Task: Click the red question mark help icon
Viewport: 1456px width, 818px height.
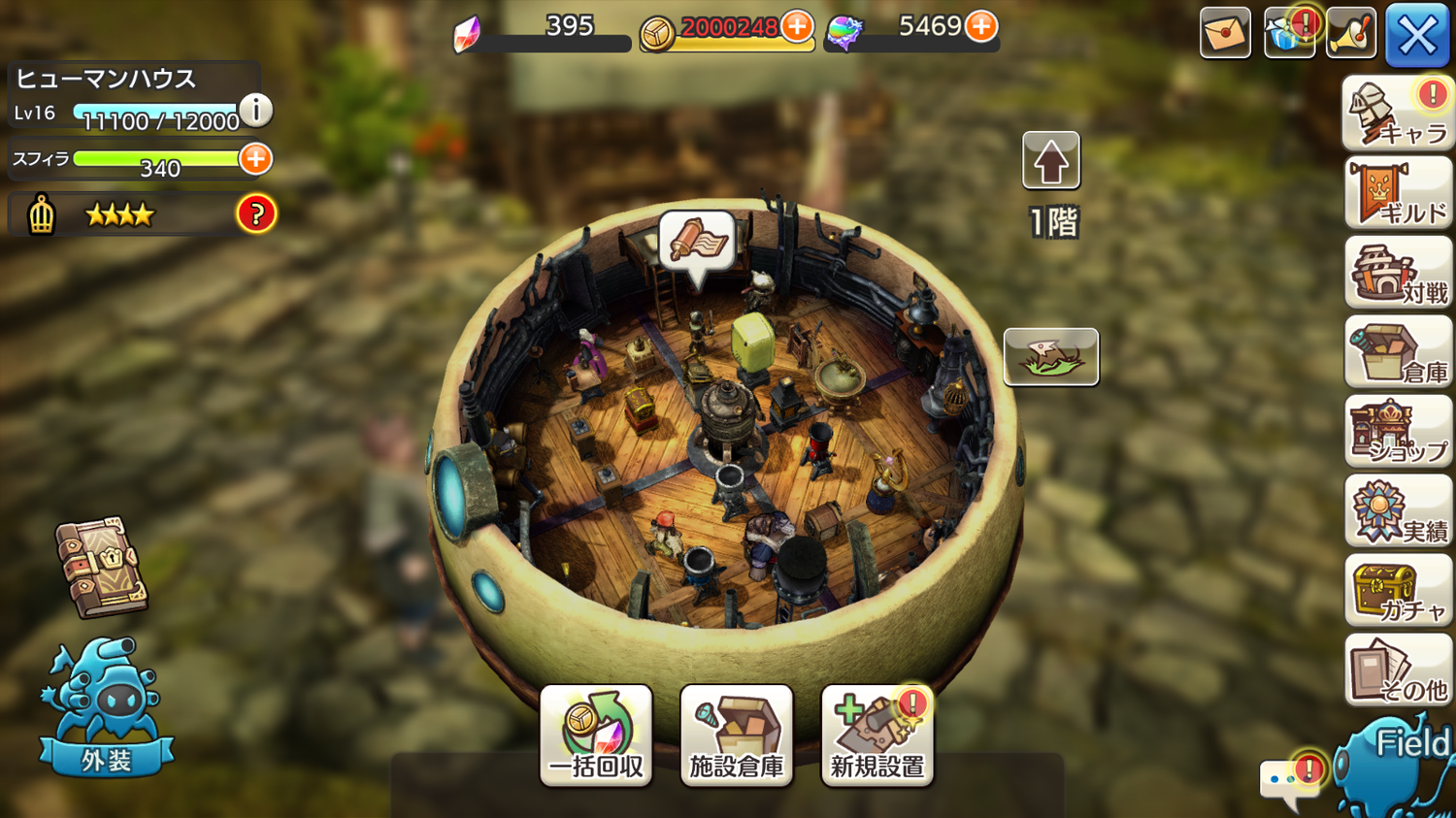Action: click(256, 214)
